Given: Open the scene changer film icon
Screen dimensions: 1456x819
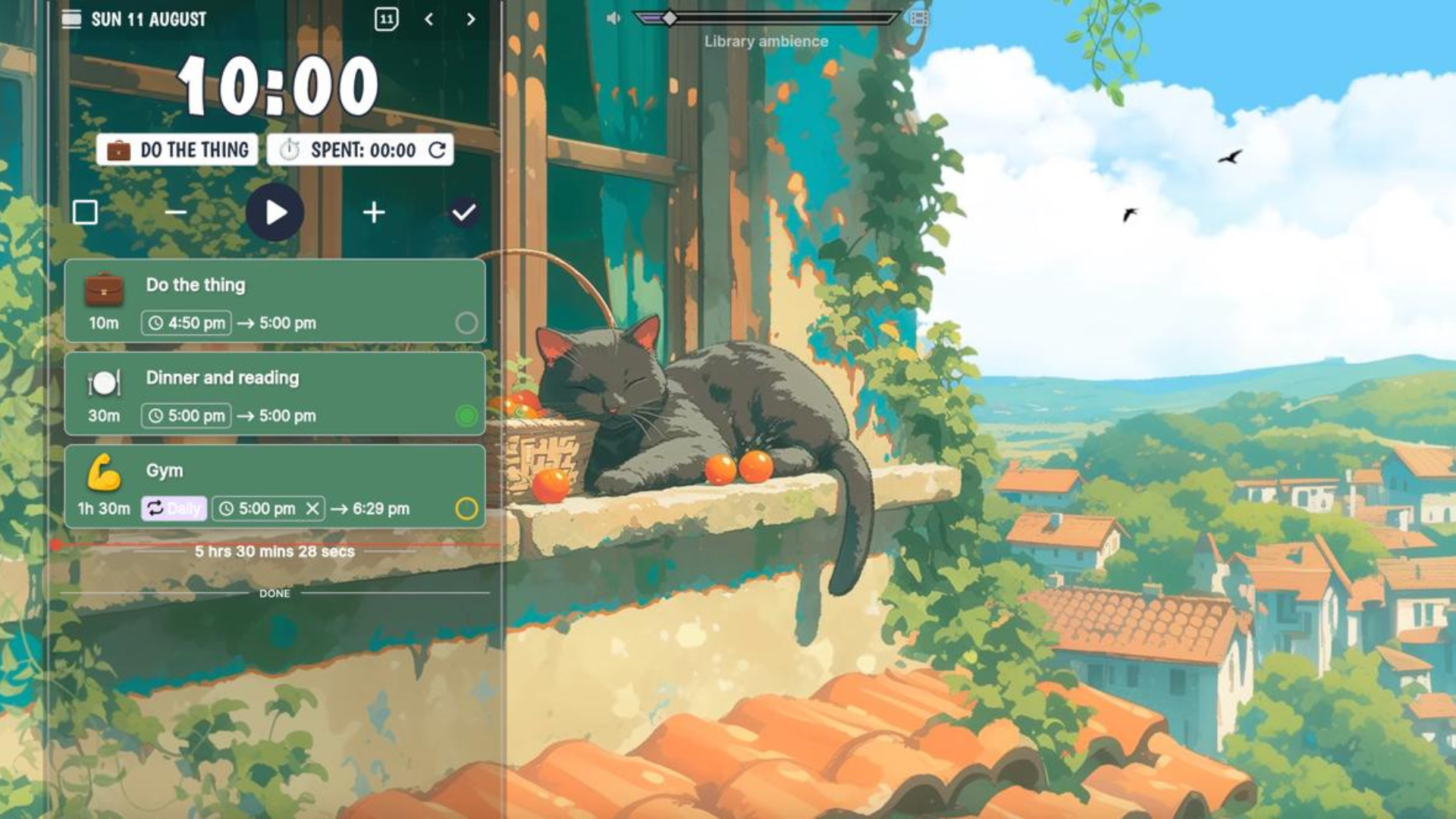Looking at the screenshot, I should point(918,19).
